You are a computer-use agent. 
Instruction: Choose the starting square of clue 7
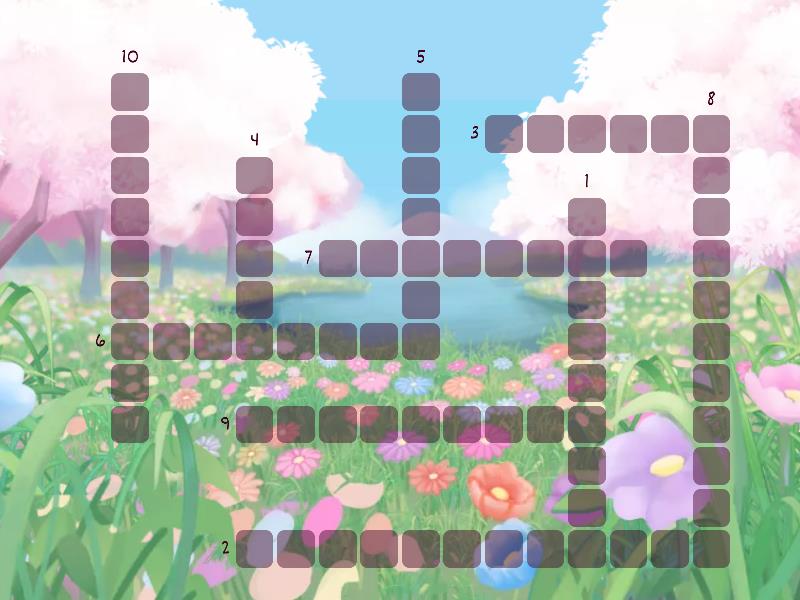pyautogui.click(x=338, y=258)
